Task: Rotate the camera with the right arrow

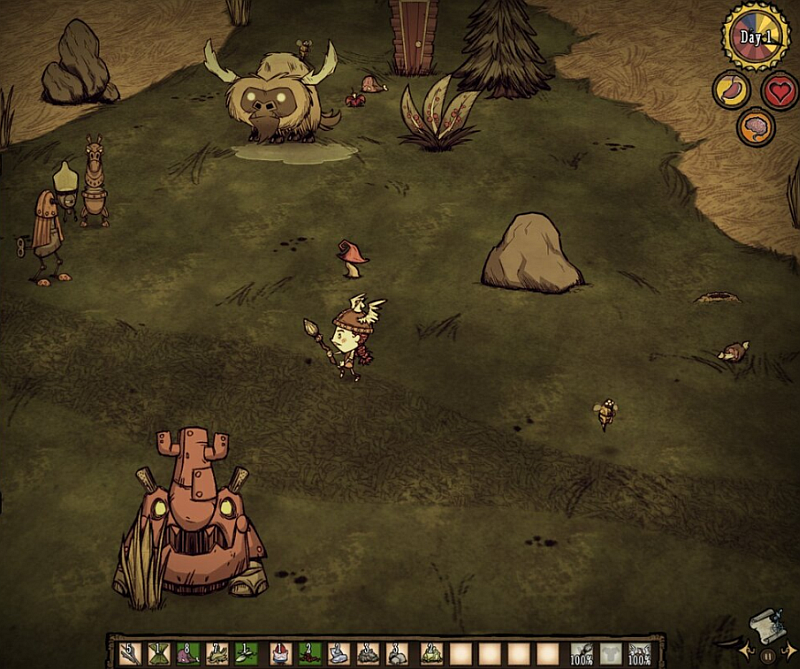Action: [x=789, y=652]
